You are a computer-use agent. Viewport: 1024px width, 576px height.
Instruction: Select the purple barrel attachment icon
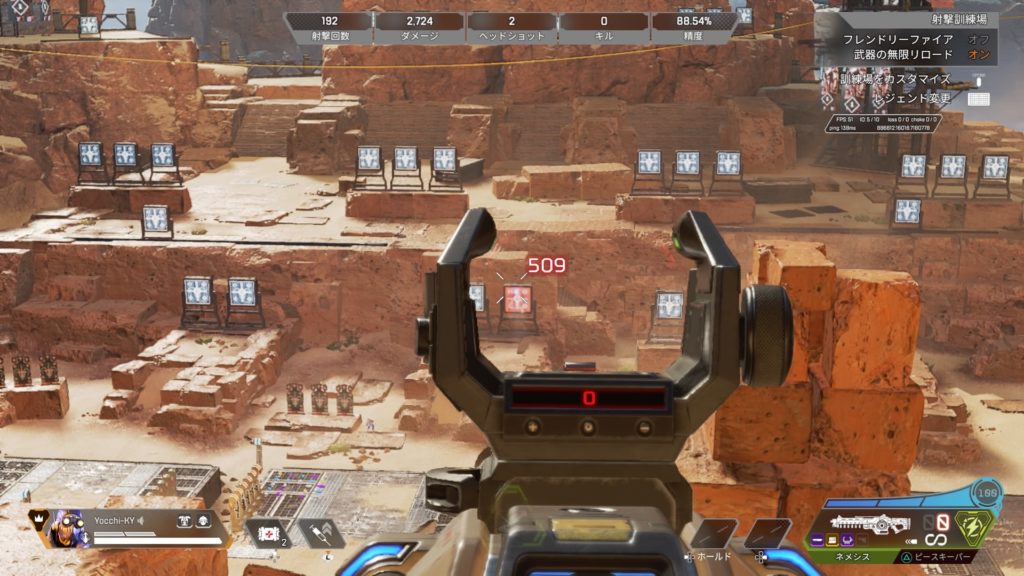(x=818, y=541)
